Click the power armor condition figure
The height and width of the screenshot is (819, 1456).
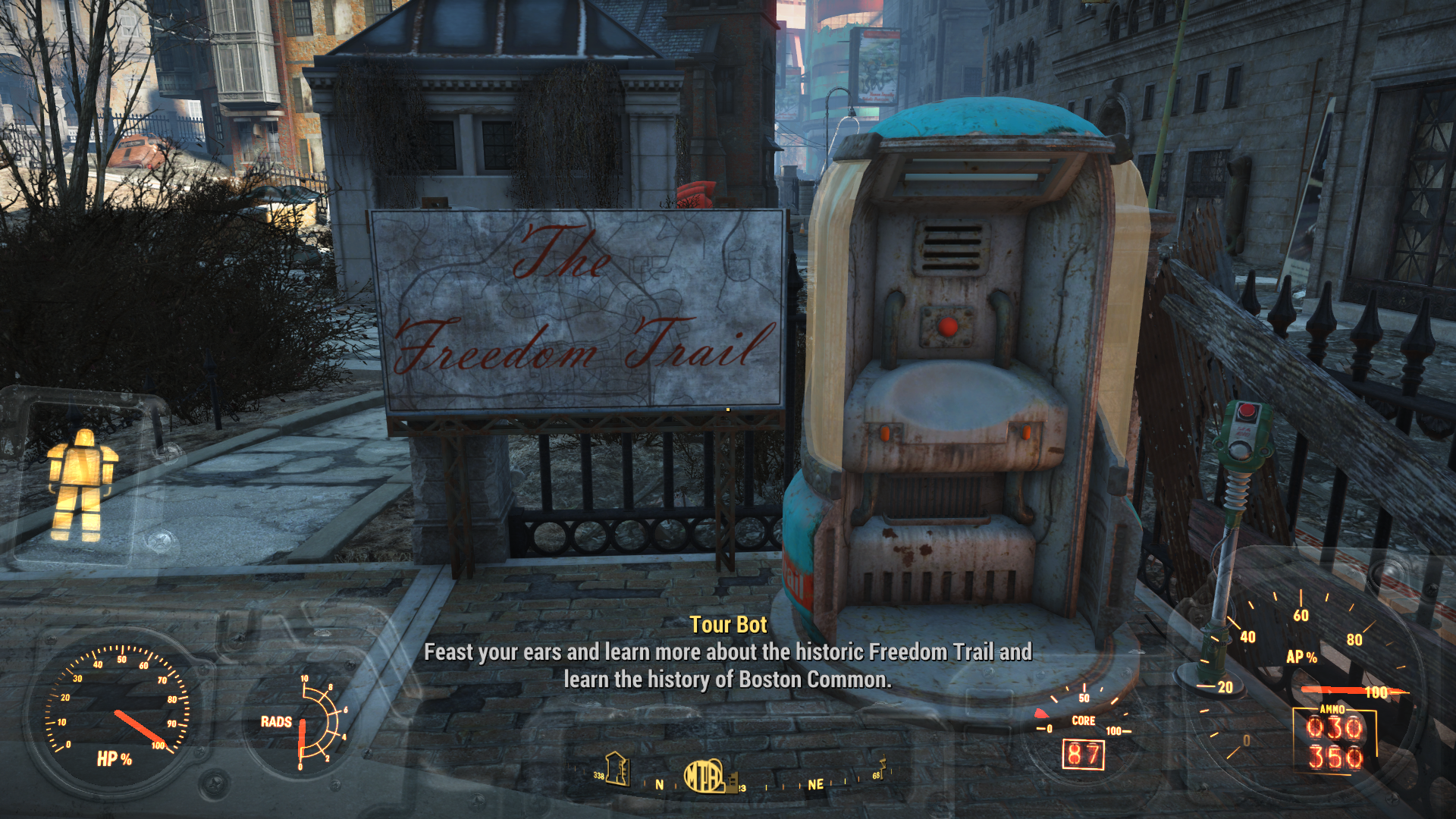[x=82, y=484]
